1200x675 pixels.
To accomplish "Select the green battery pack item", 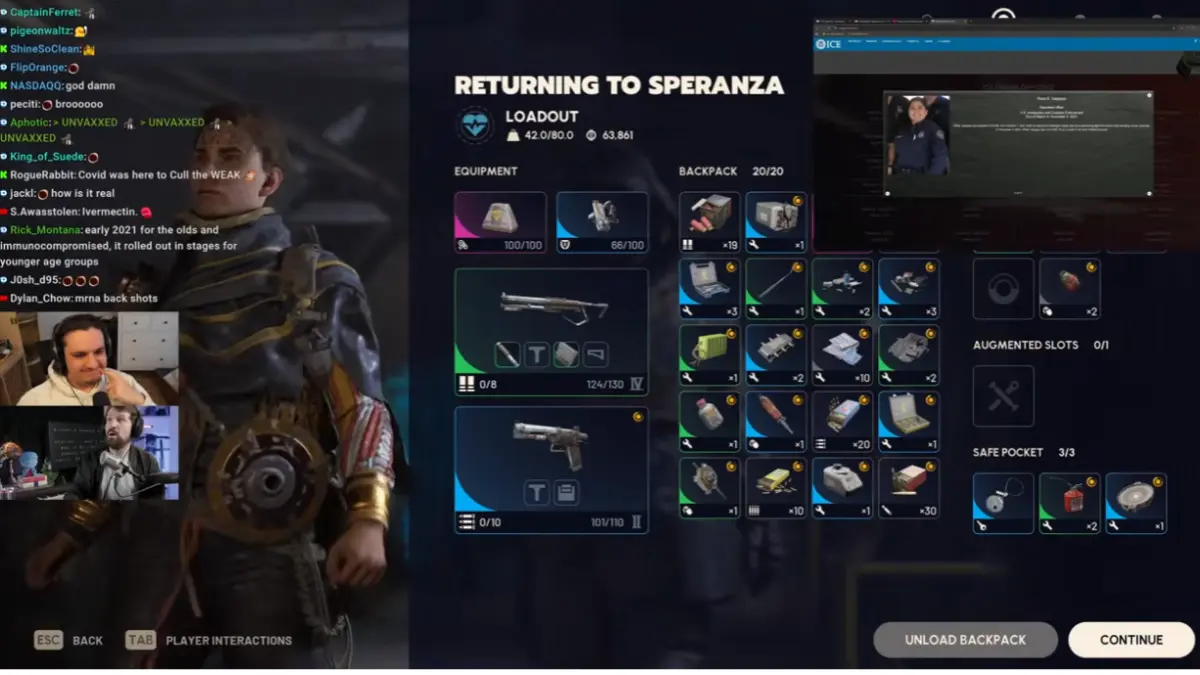I will pos(710,355).
